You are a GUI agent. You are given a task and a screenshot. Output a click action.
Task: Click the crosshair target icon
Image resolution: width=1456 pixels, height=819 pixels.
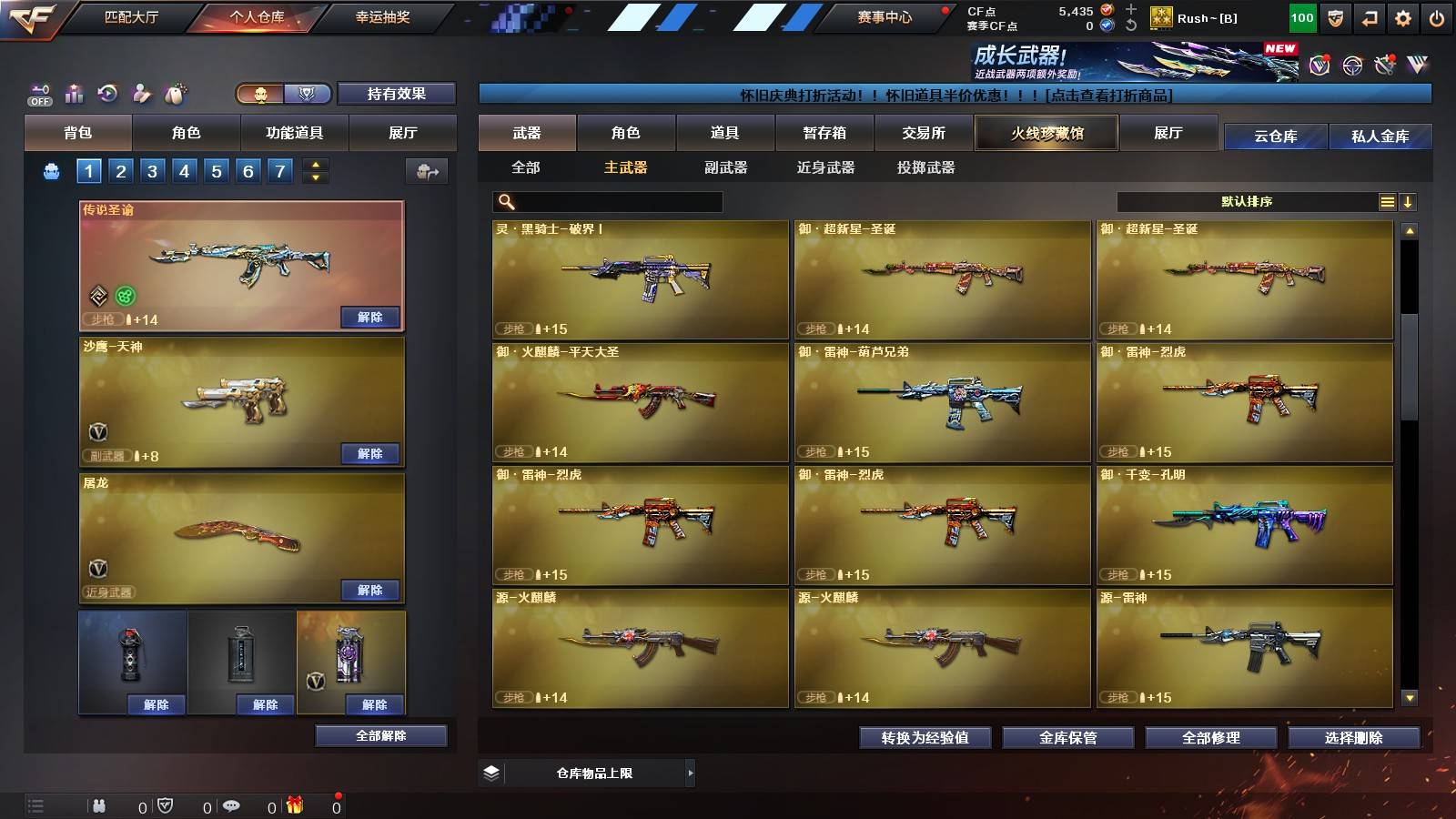pyautogui.click(x=1350, y=65)
